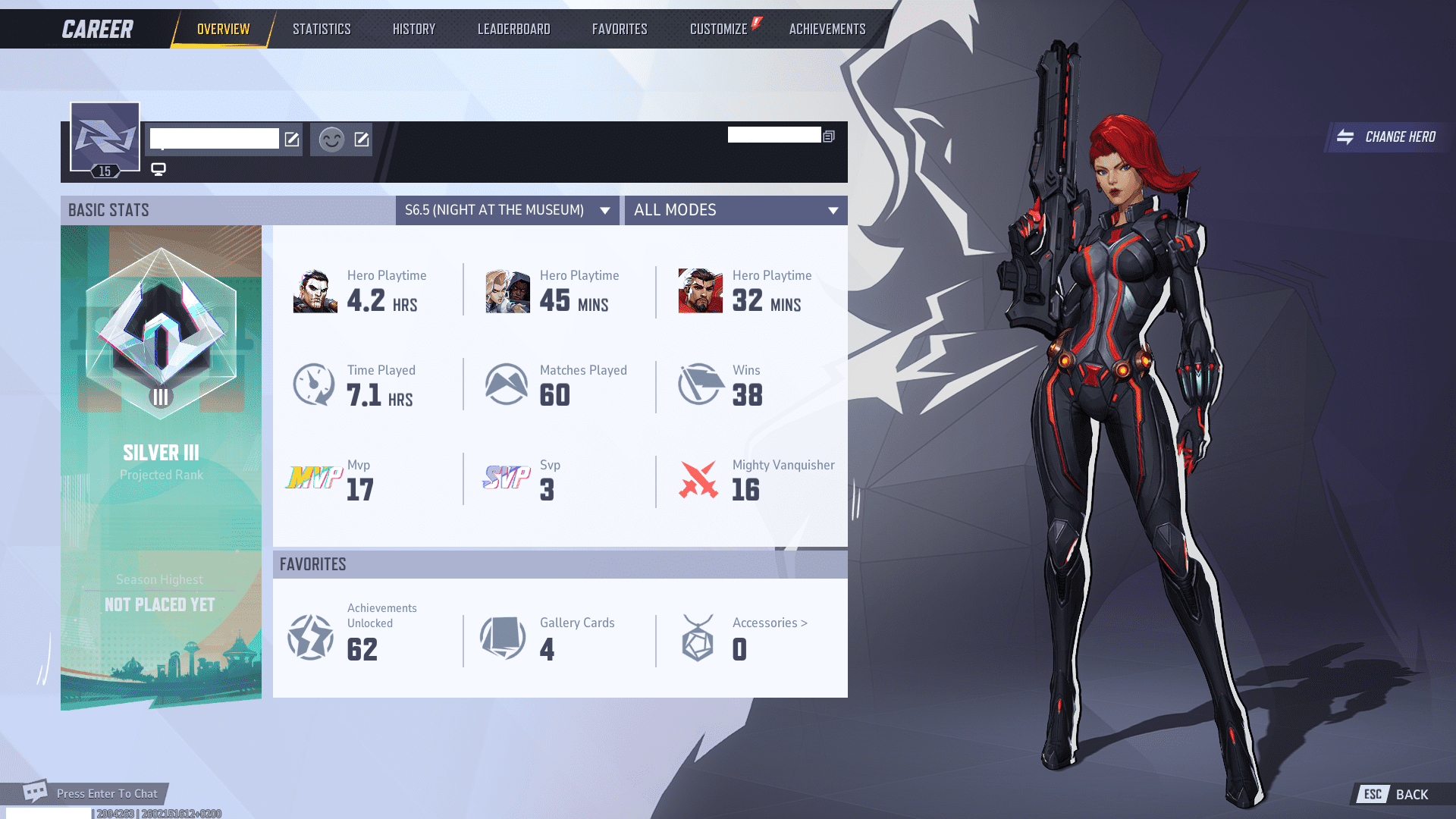The image size is (1456, 819).
Task: Select the Cloak and Dagger playtime portrait
Action: (507, 291)
